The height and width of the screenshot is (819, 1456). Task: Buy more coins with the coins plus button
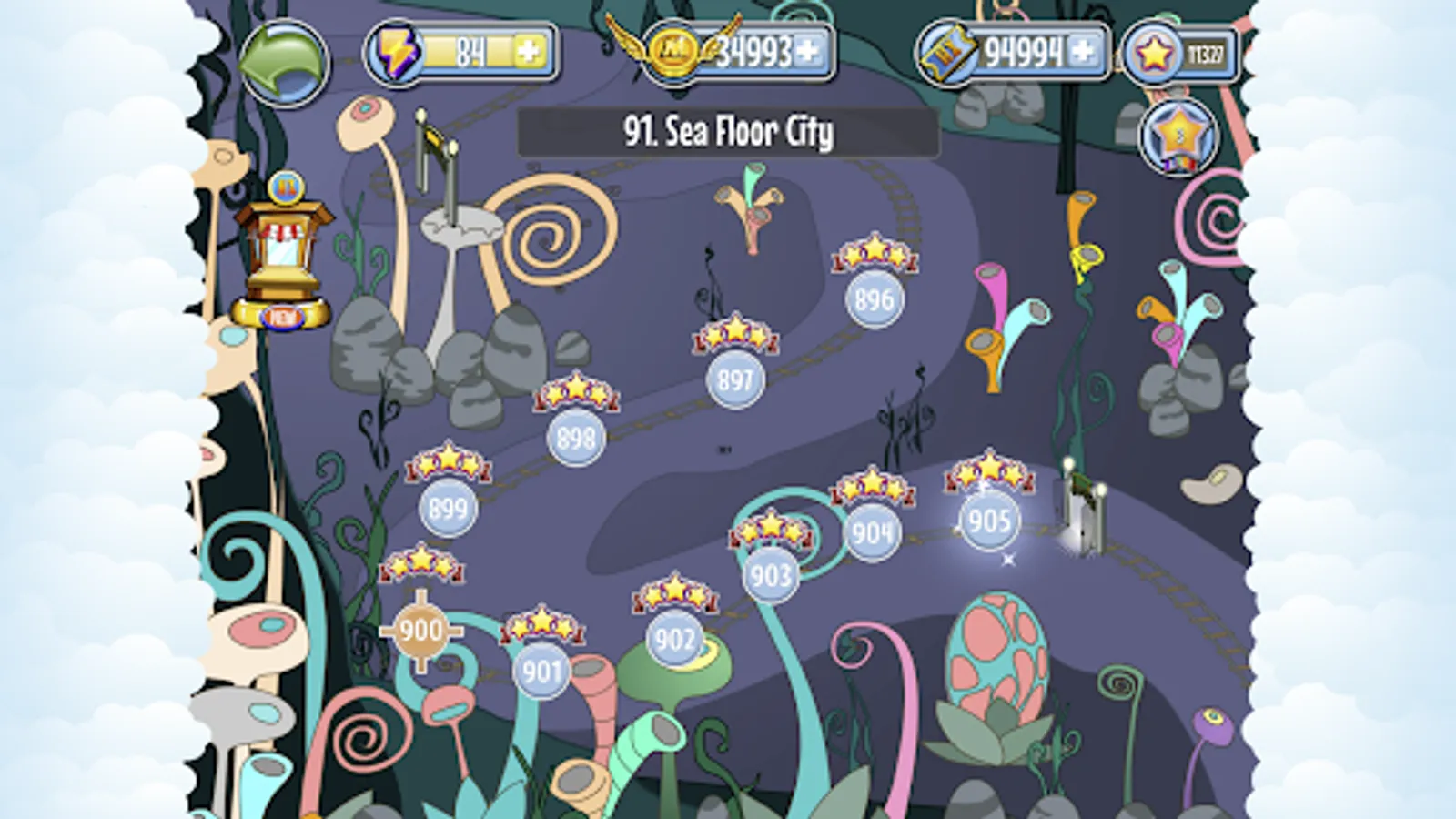pos(810,53)
